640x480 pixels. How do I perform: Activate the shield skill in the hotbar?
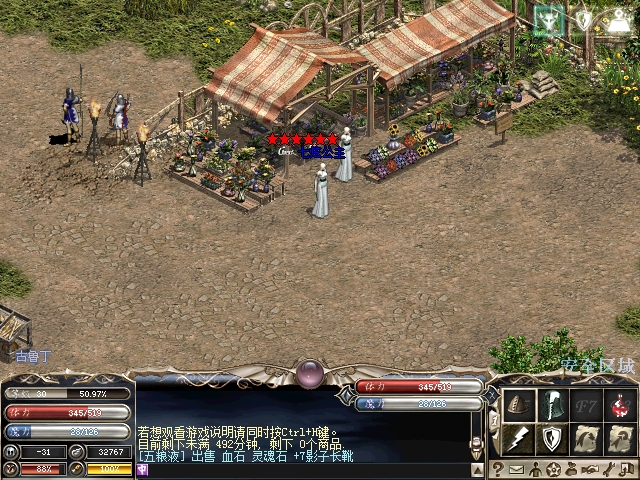click(x=552, y=438)
